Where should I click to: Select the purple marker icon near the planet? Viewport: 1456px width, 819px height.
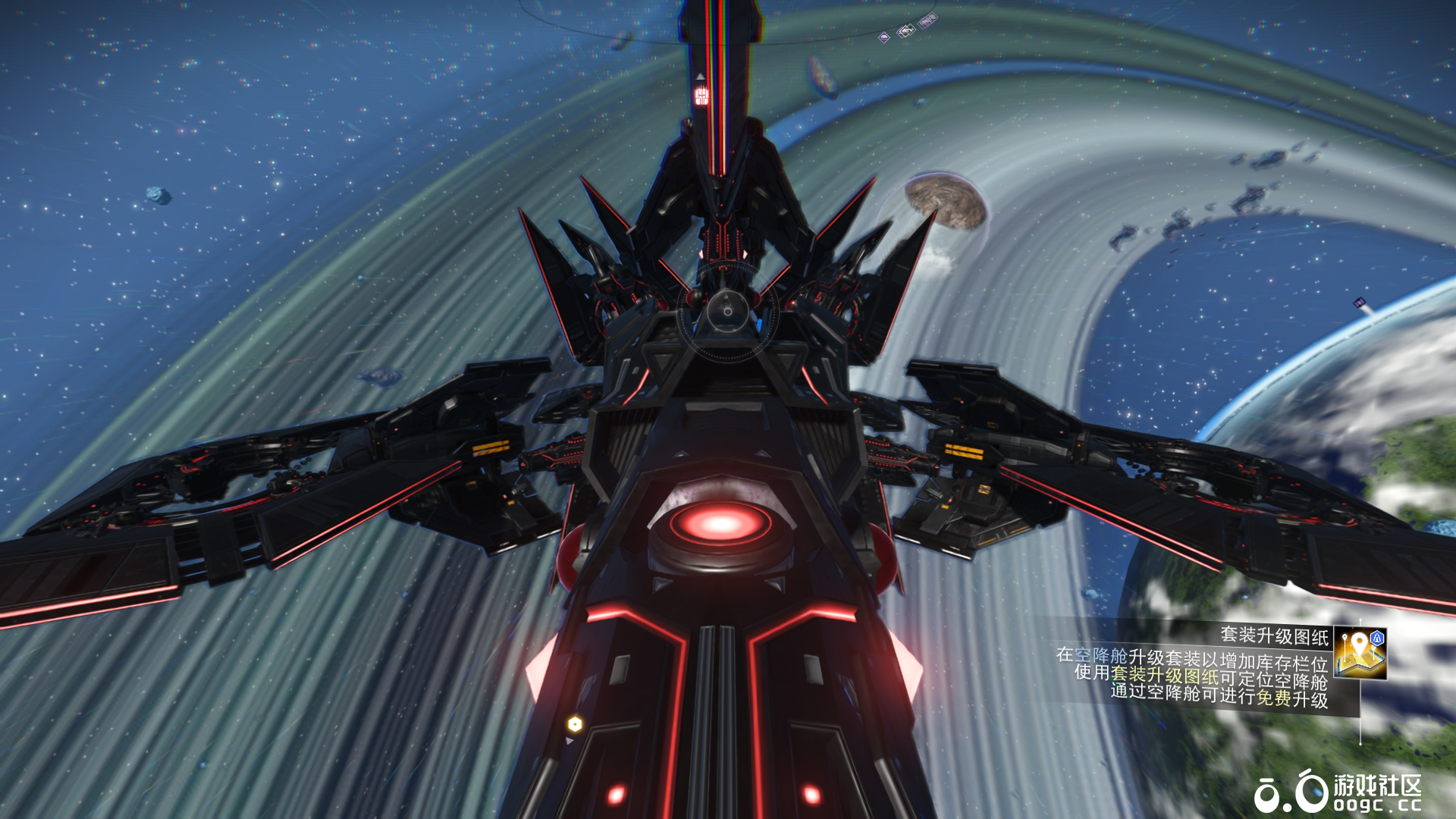(x=1360, y=303)
